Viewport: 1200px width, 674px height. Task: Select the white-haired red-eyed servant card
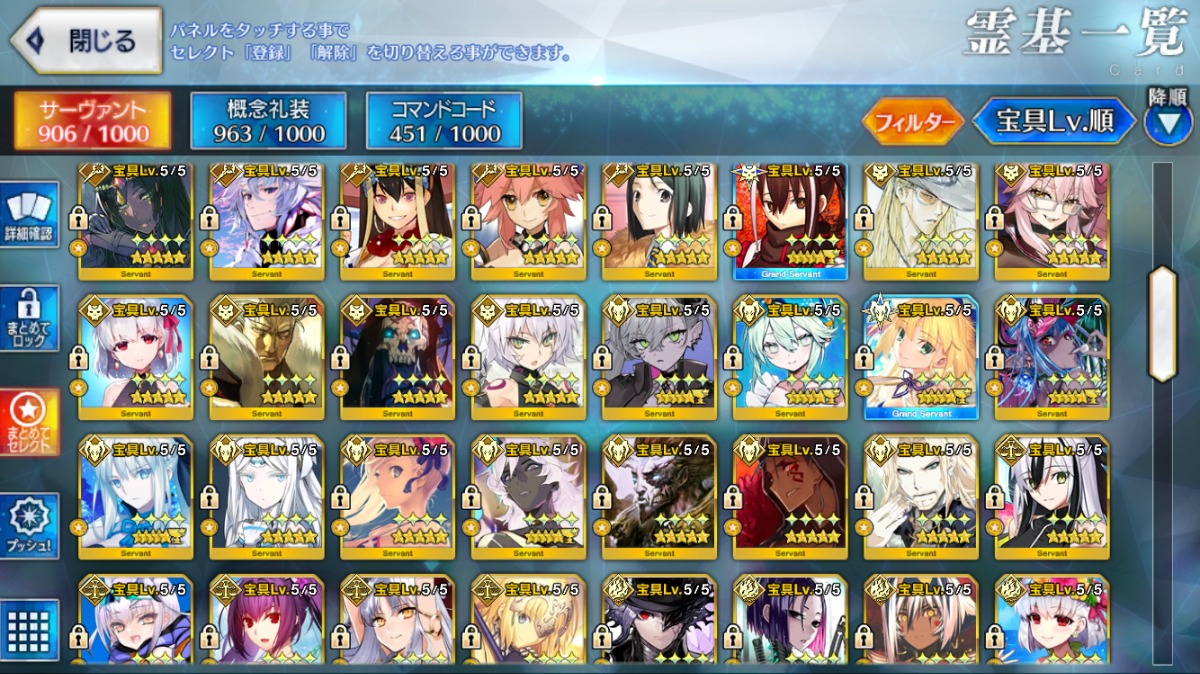(x=135, y=357)
